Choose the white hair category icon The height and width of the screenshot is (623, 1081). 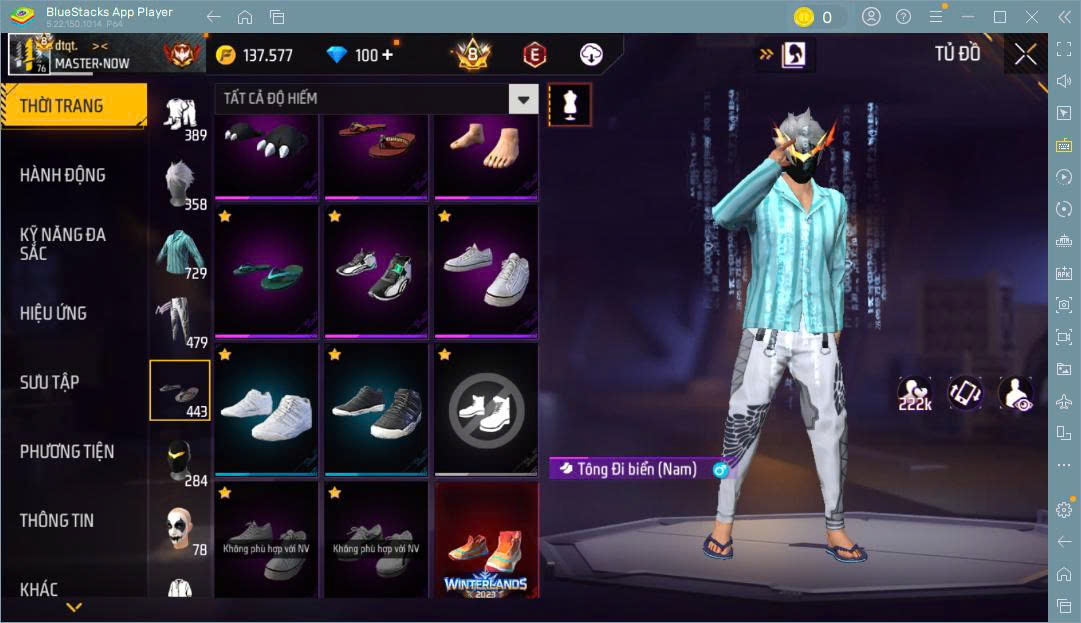click(x=180, y=184)
